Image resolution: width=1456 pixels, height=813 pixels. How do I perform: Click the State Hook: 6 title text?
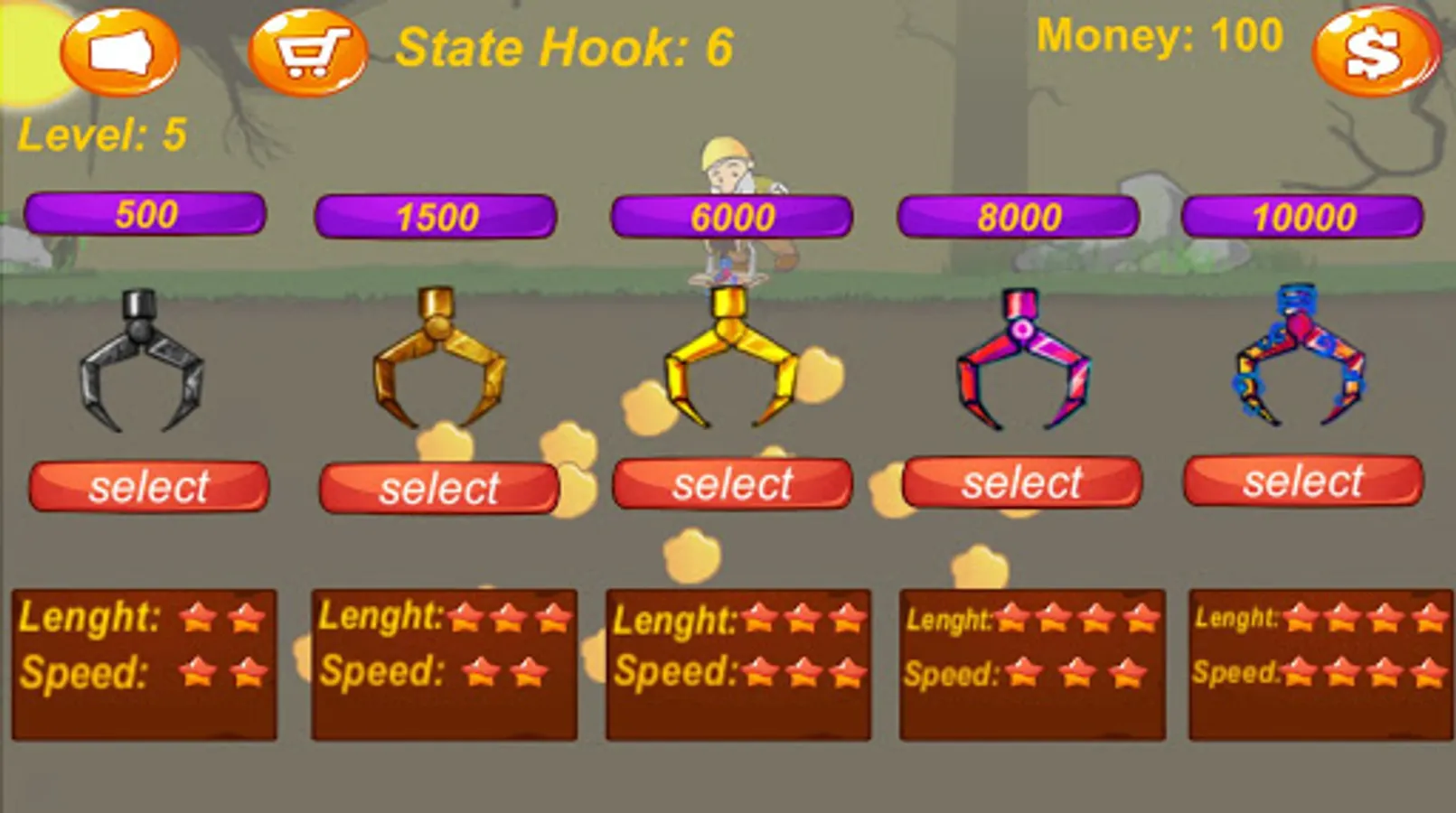(x=565, y=47)
